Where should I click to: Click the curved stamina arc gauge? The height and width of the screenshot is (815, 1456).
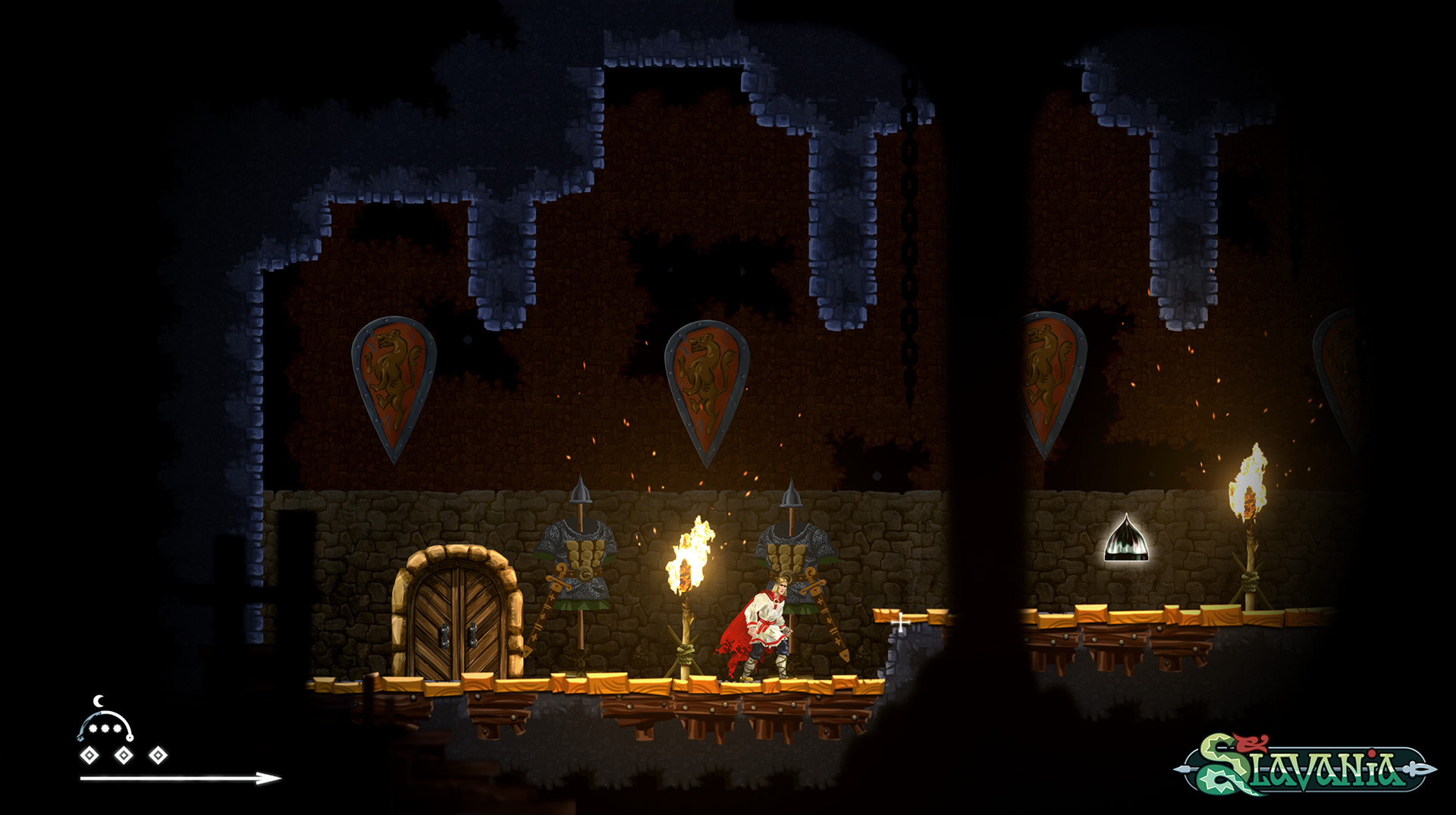tap(105, 713)
